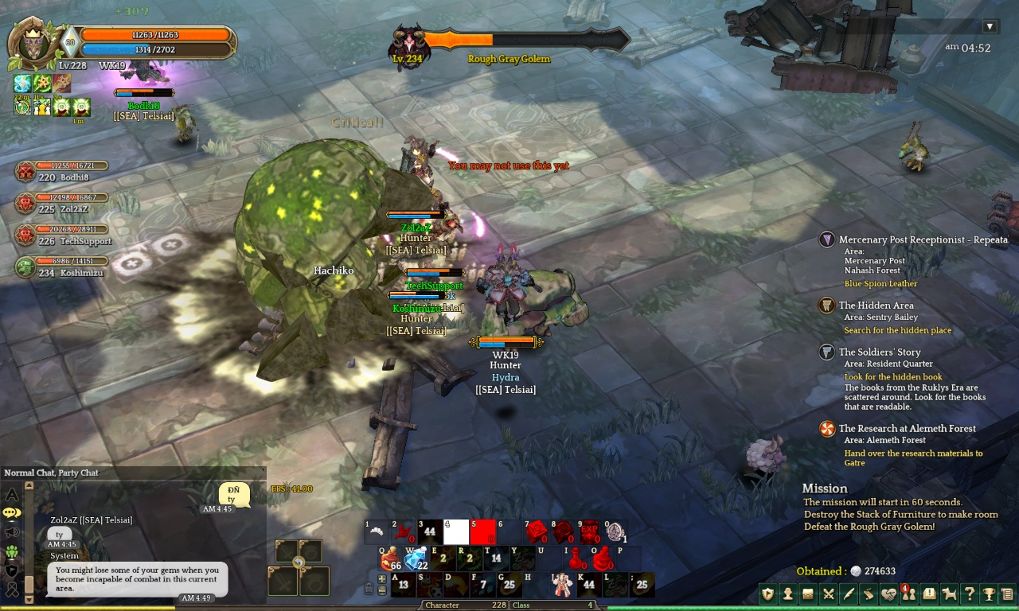
Task: Select party member Bodhi8's portrait
Action: [25, 171]
